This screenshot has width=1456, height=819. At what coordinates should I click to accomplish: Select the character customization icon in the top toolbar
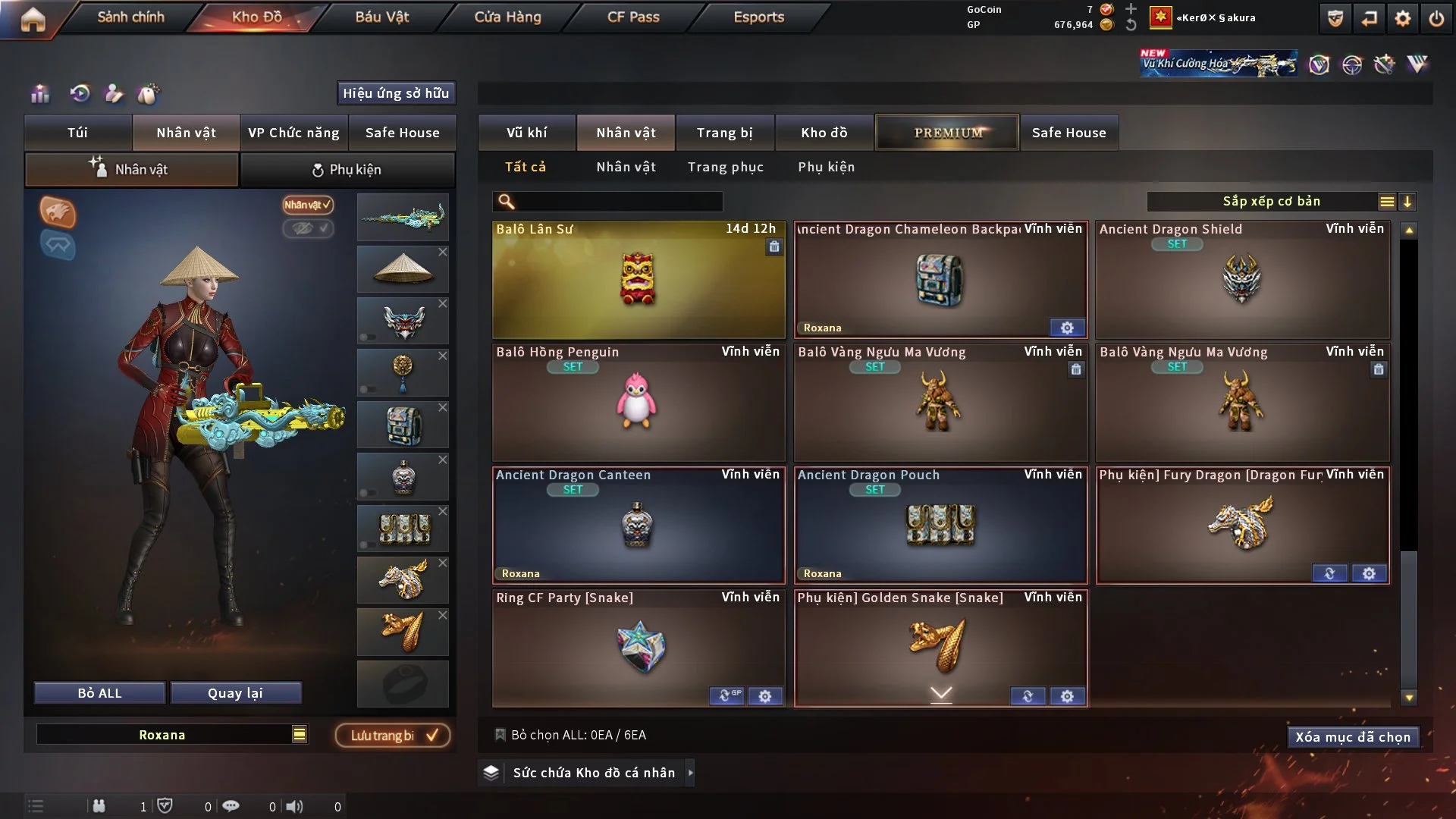point(114,93)
